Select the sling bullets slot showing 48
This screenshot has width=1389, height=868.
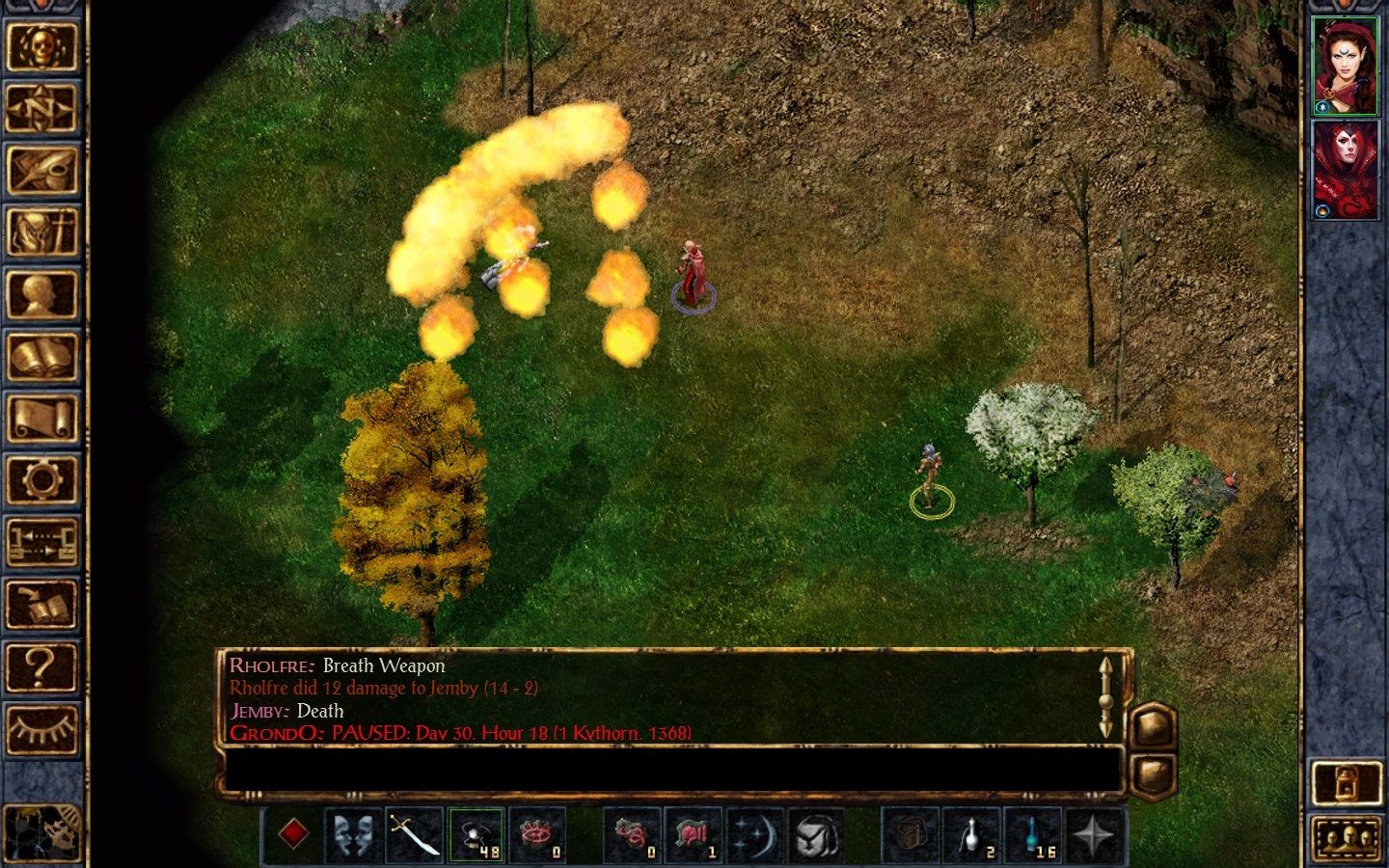476,835
